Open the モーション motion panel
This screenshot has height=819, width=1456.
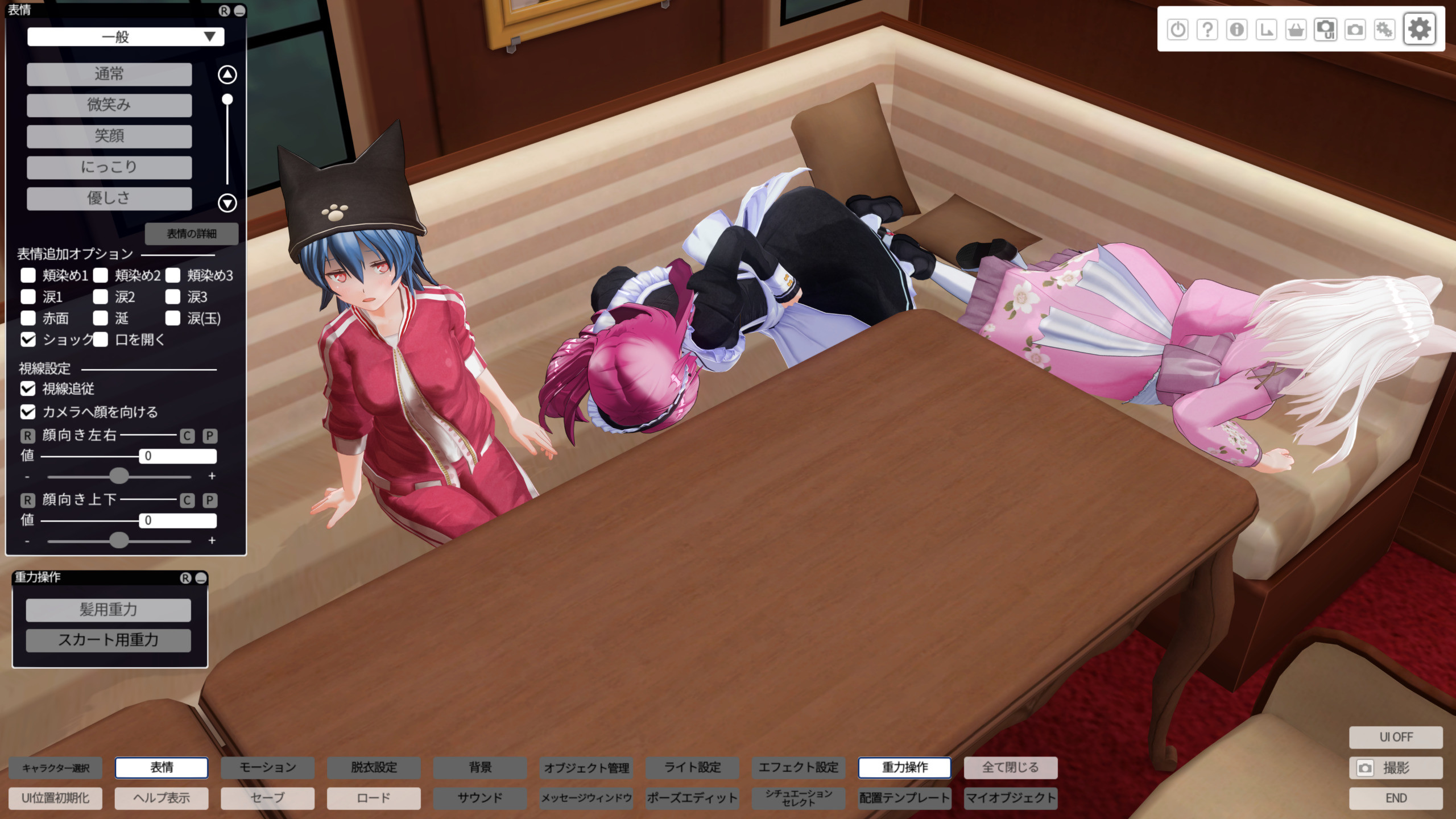[267, 768]
